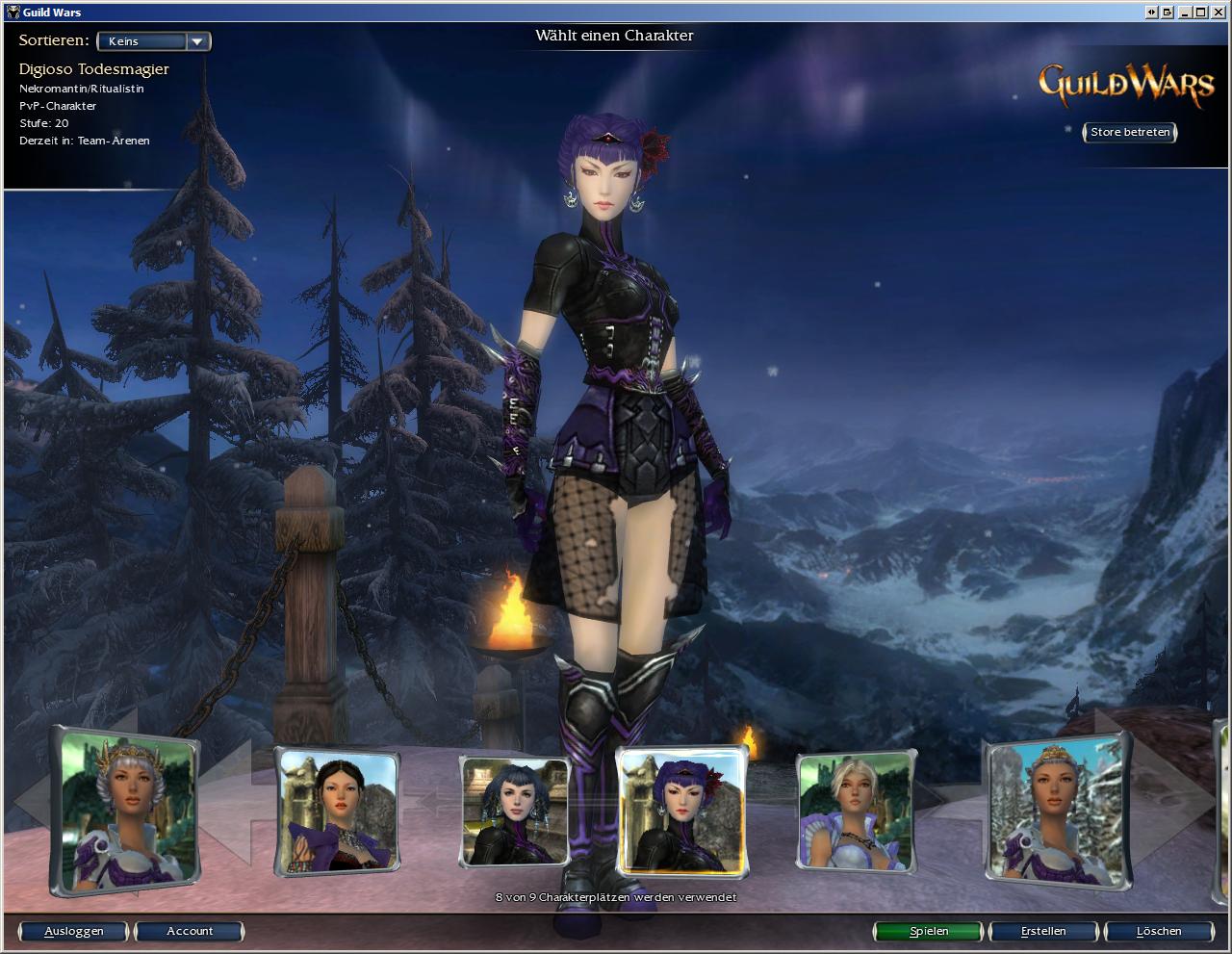Image resolution: width=1232 pixels, height=954 pixels.
Task: Choose the black-haired character with purple collar
Action: pyautogui.click(x=337, y=811)
